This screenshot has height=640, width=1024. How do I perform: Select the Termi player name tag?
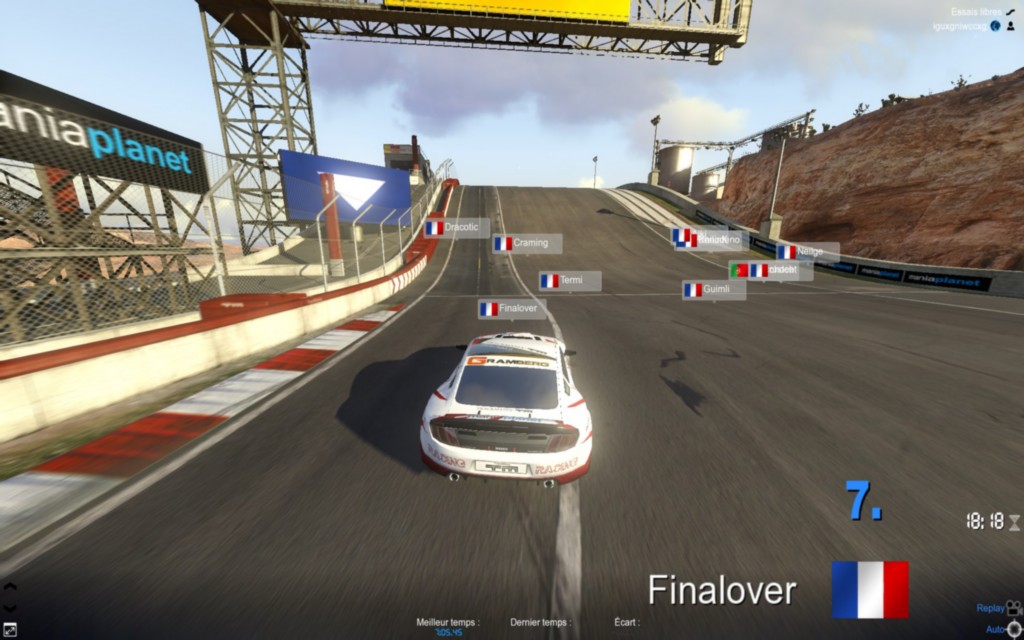[x=569, y=281]
